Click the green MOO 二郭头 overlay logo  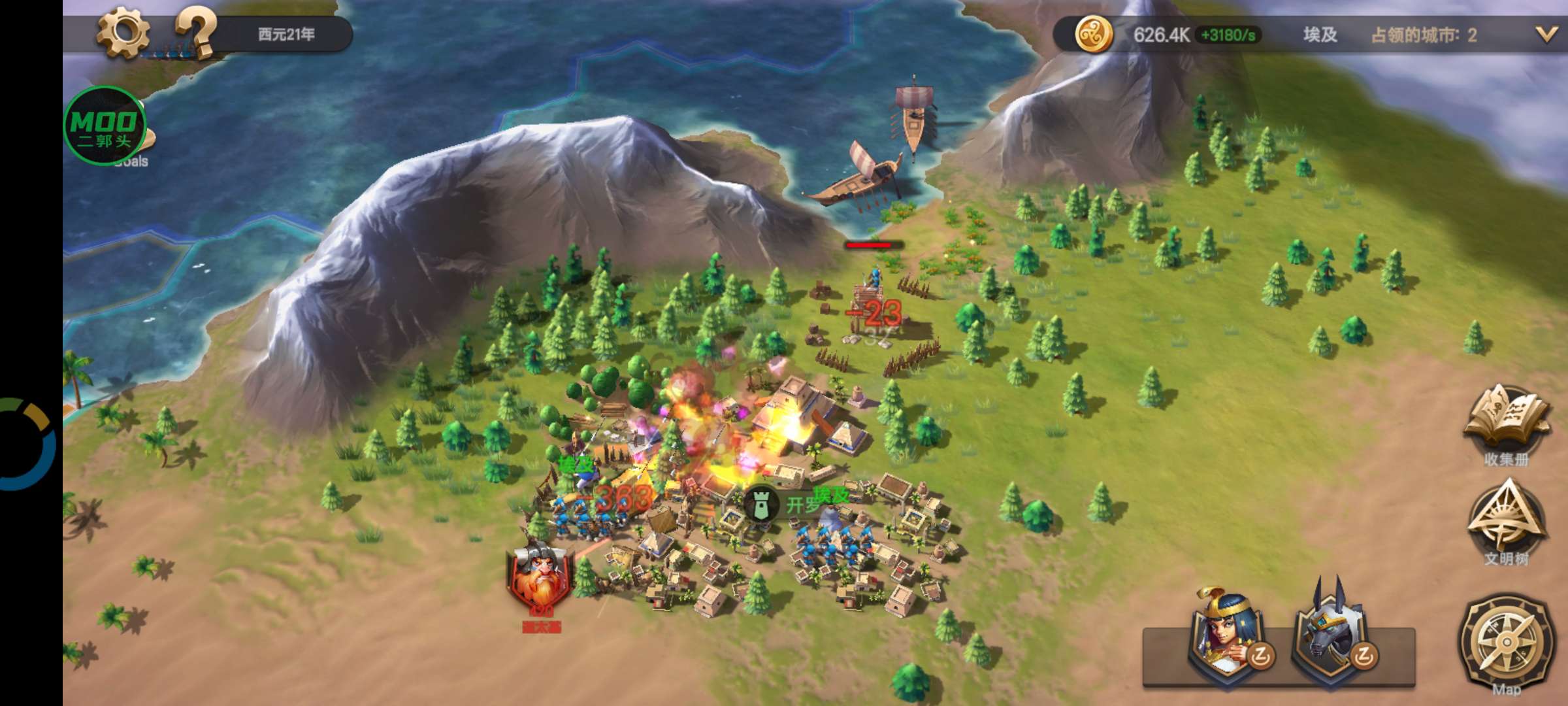point(105,126)
